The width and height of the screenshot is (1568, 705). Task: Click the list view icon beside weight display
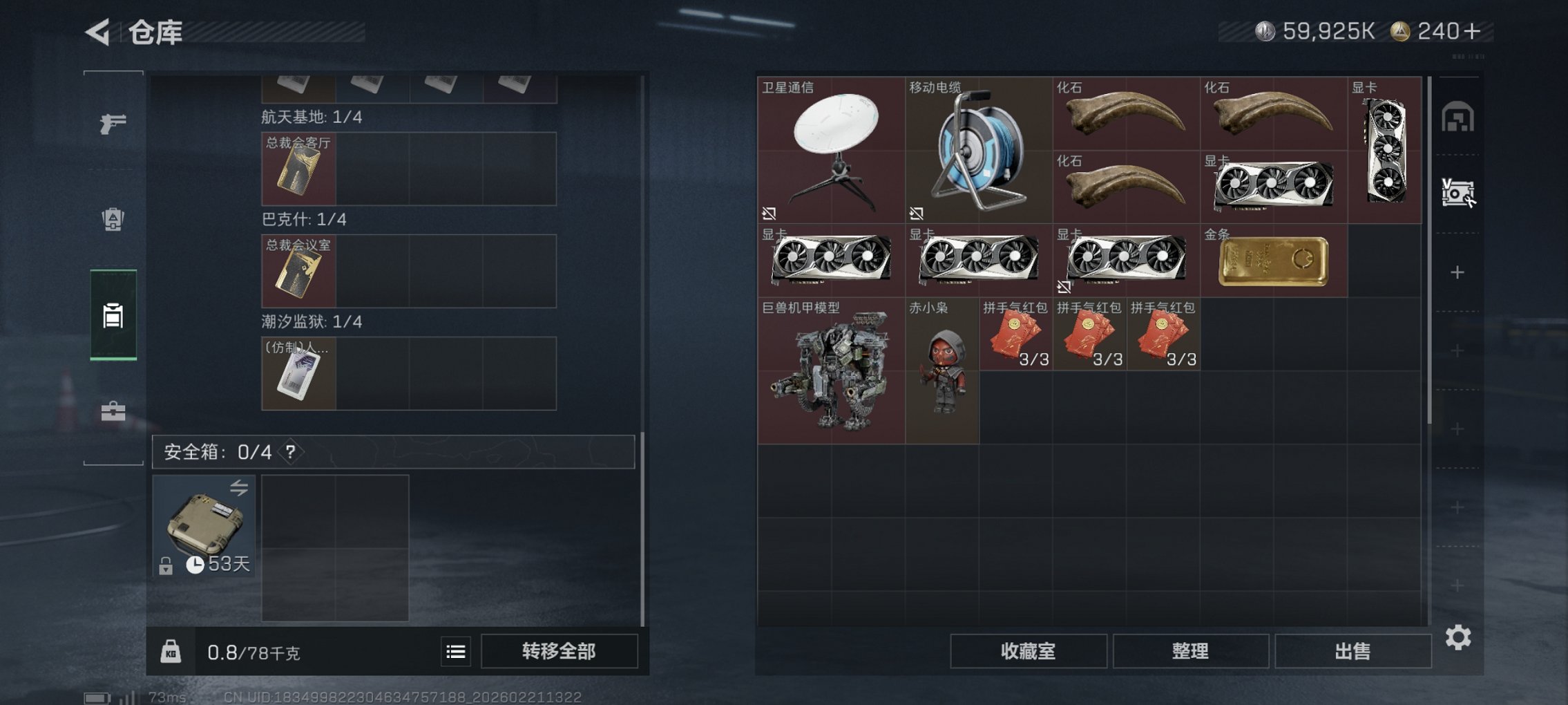click(455, 650)
